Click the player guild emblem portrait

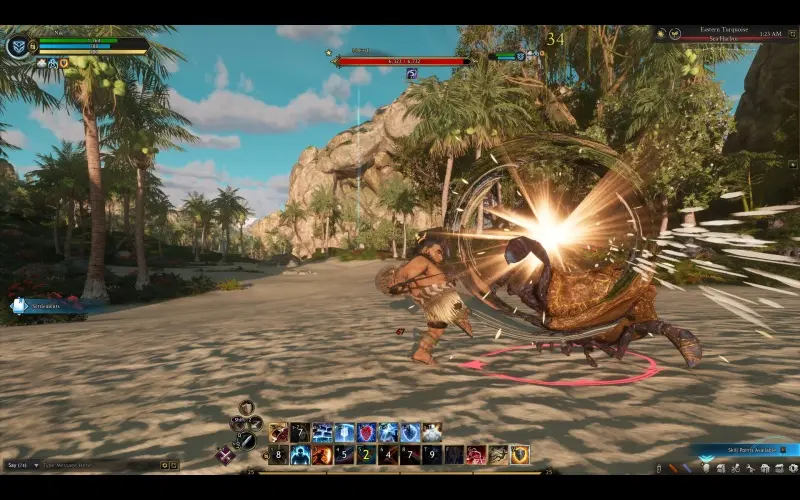coord(19,46)
